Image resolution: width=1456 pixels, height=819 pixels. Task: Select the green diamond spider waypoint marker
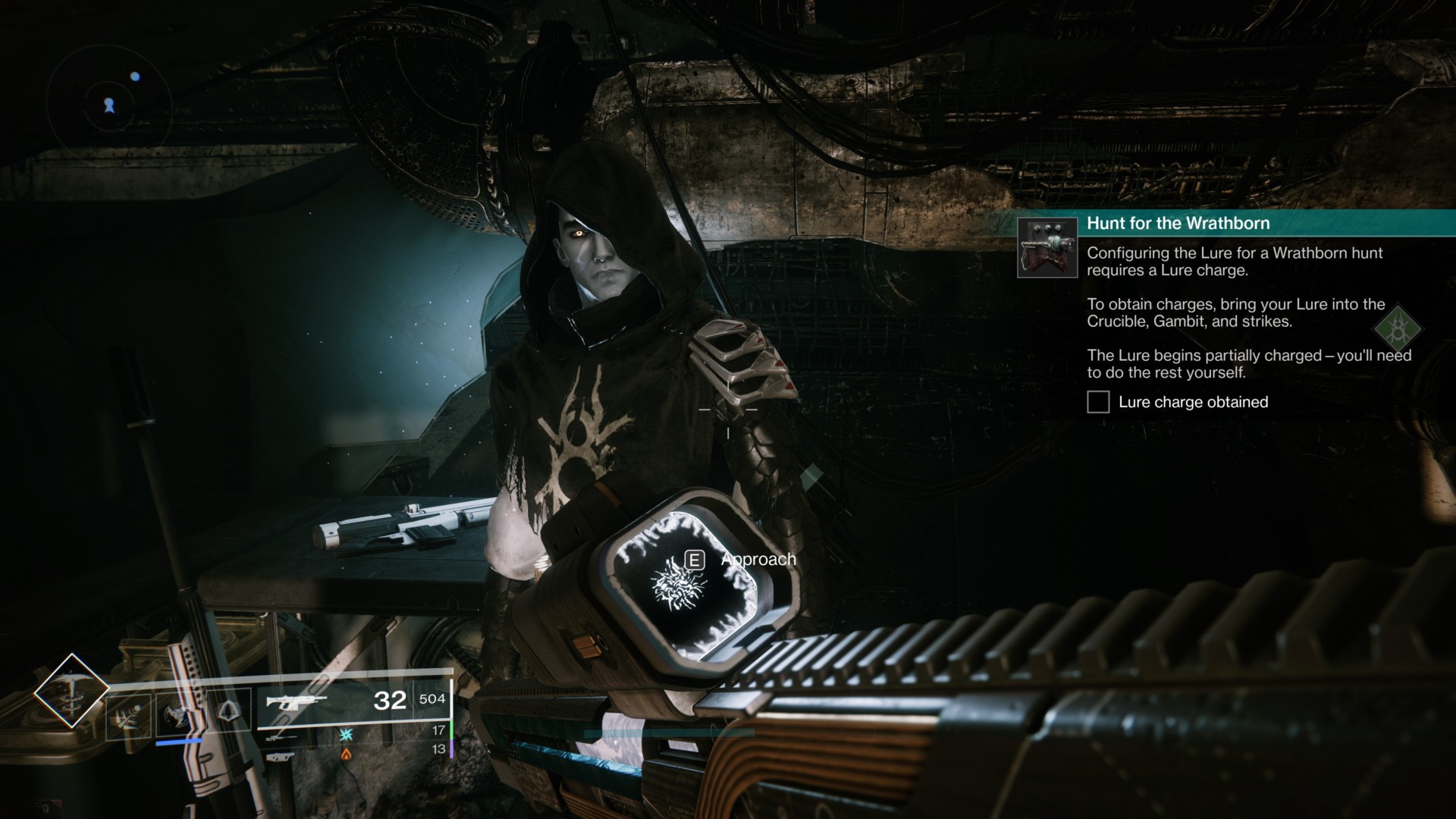(1398, 328)
